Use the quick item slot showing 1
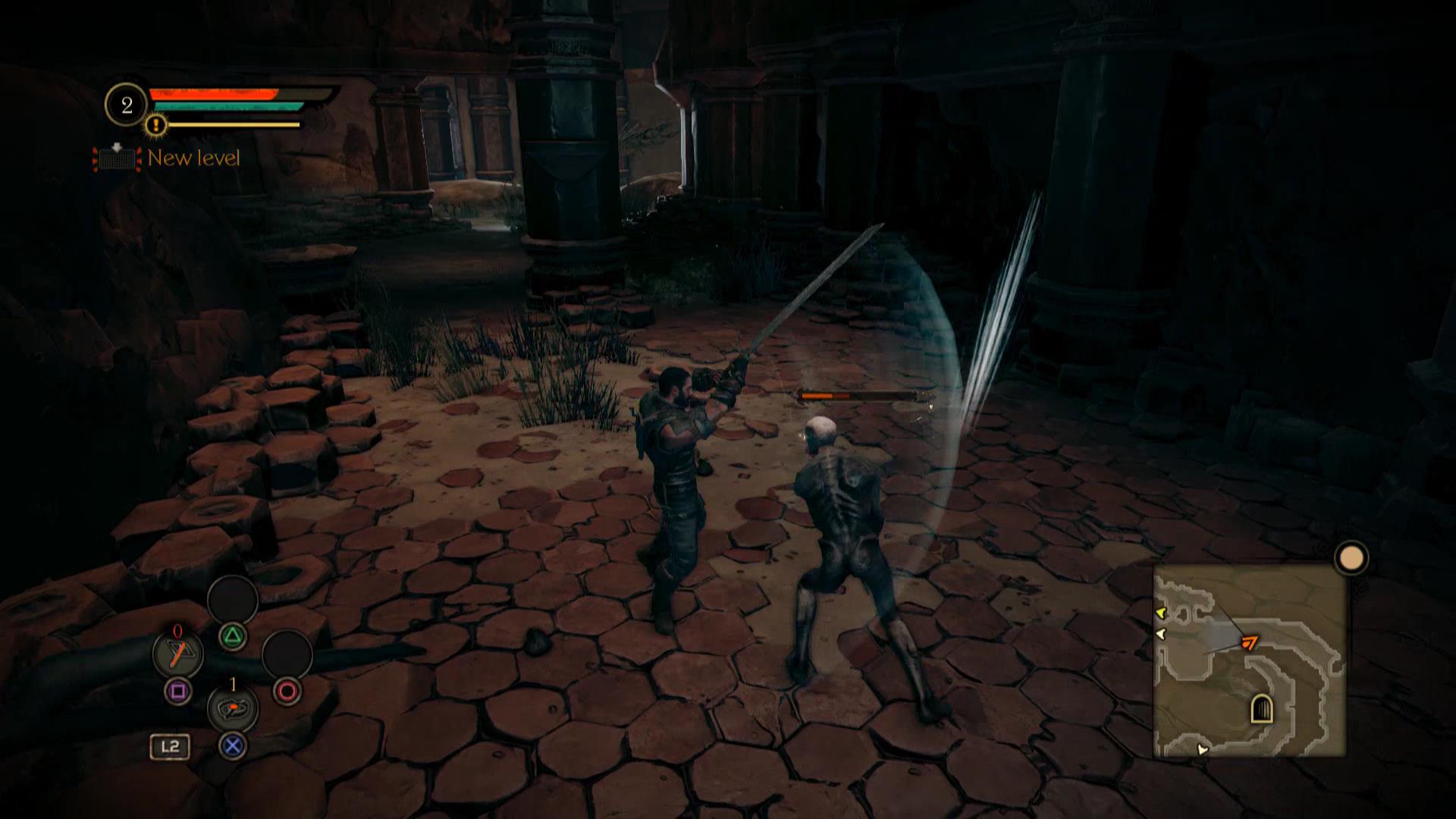Viewport: 1456px width, 819px height. click(x=232, y=708)
